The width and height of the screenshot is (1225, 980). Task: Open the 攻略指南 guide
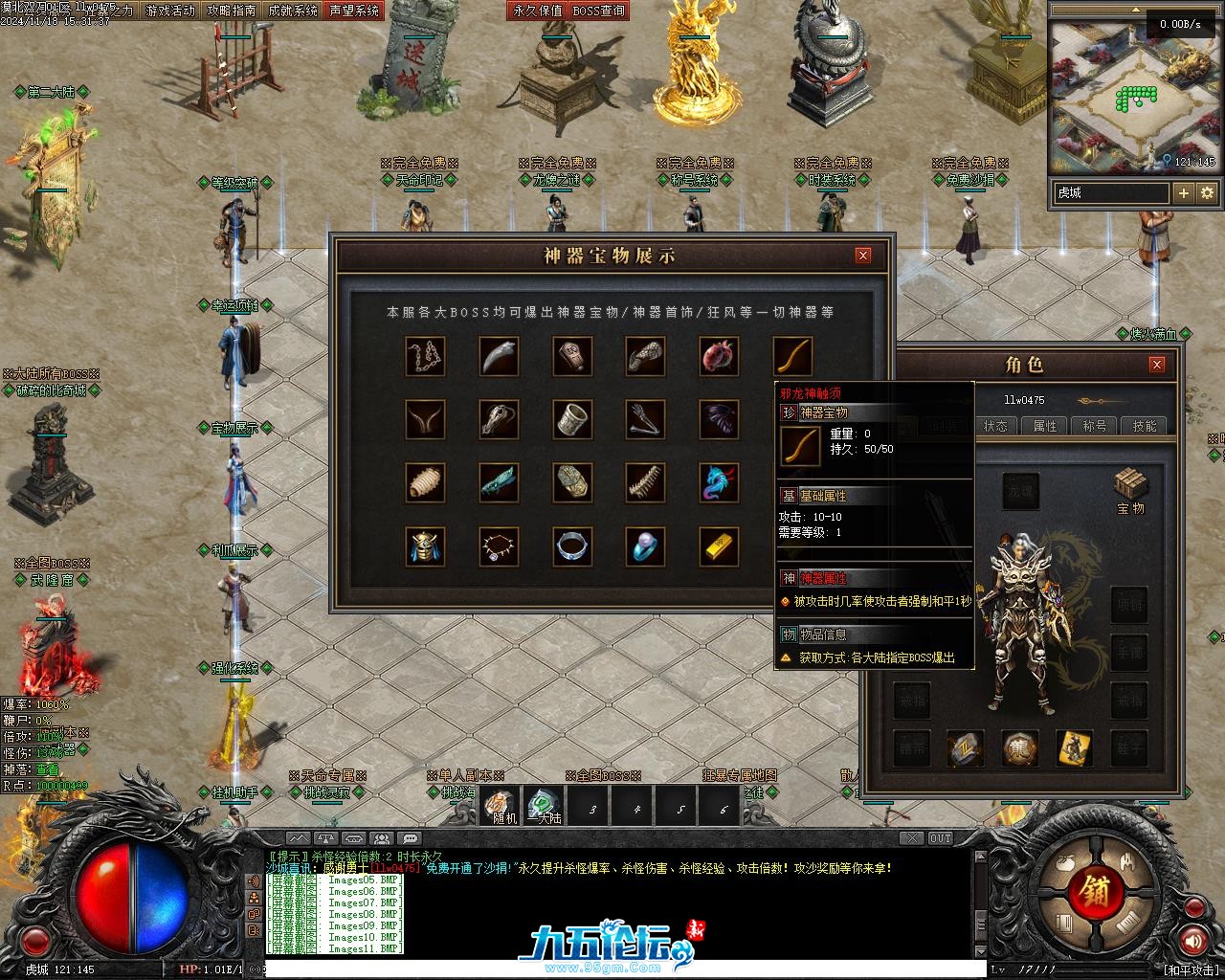coord(232,11)
